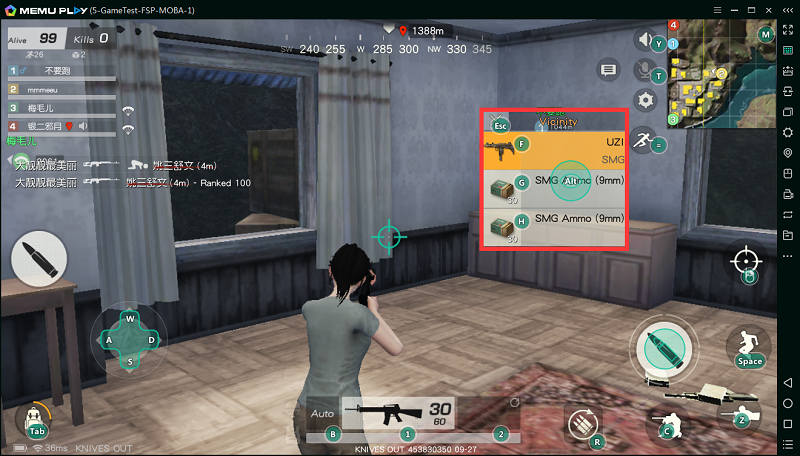
Task: Activate the running man auto-sprint icon
Action: 644,140
